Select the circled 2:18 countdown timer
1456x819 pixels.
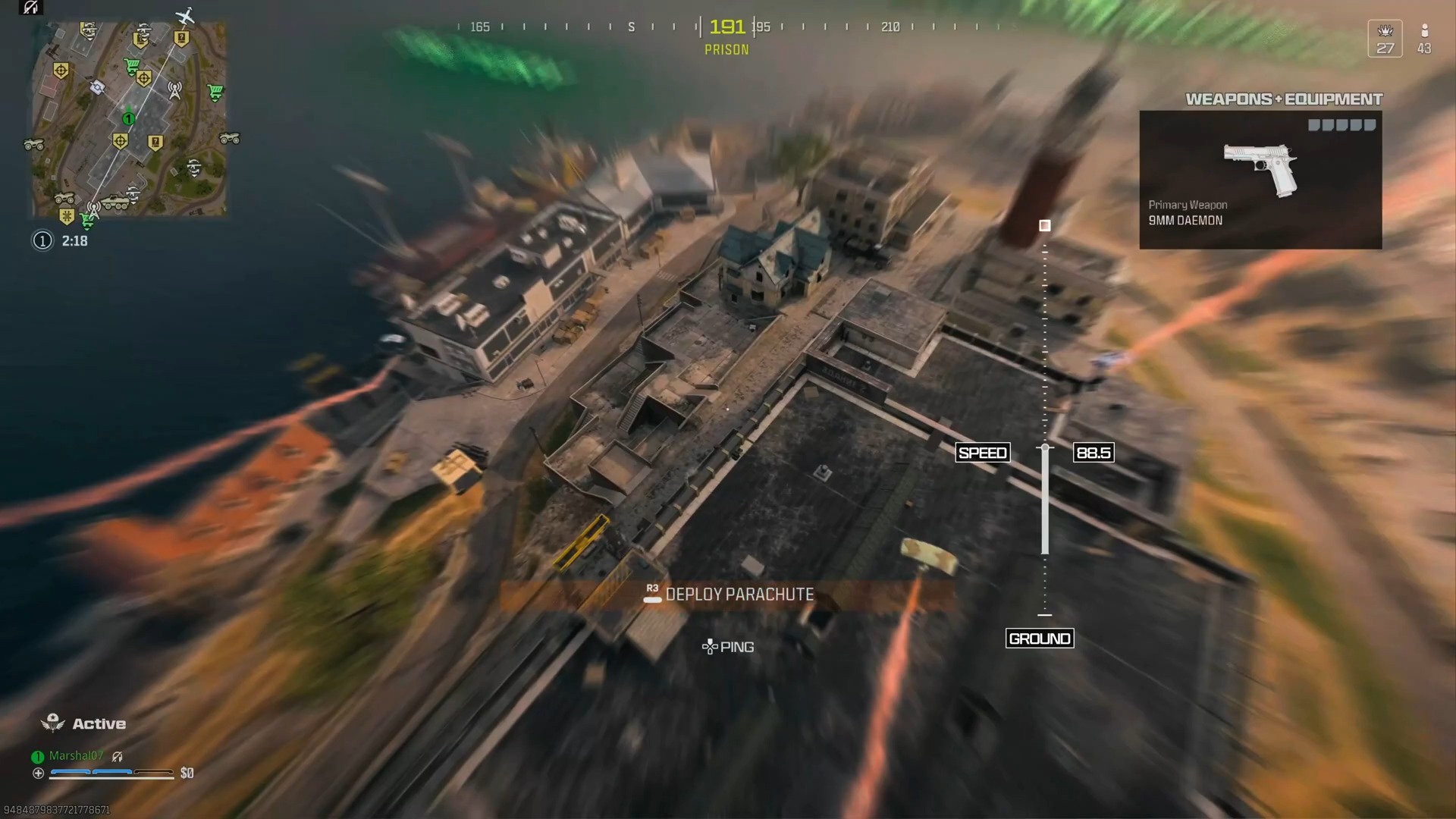(61, 241)
